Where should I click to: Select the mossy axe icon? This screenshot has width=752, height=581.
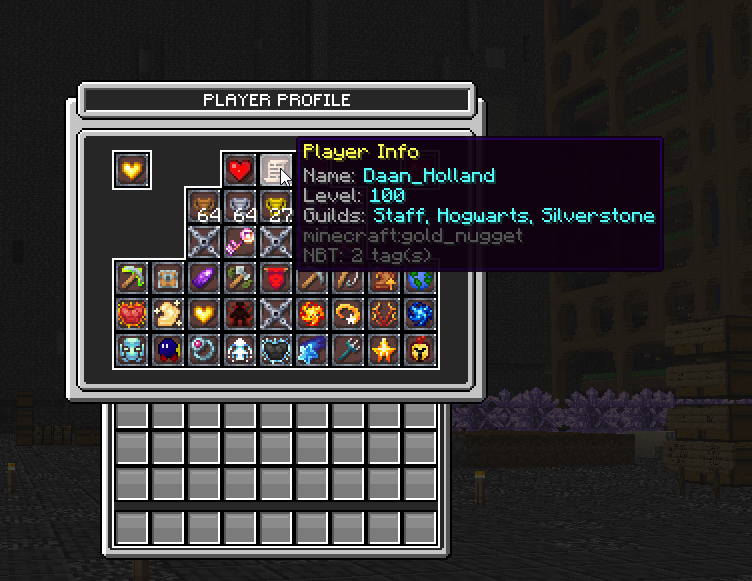[x=238, y=278]
